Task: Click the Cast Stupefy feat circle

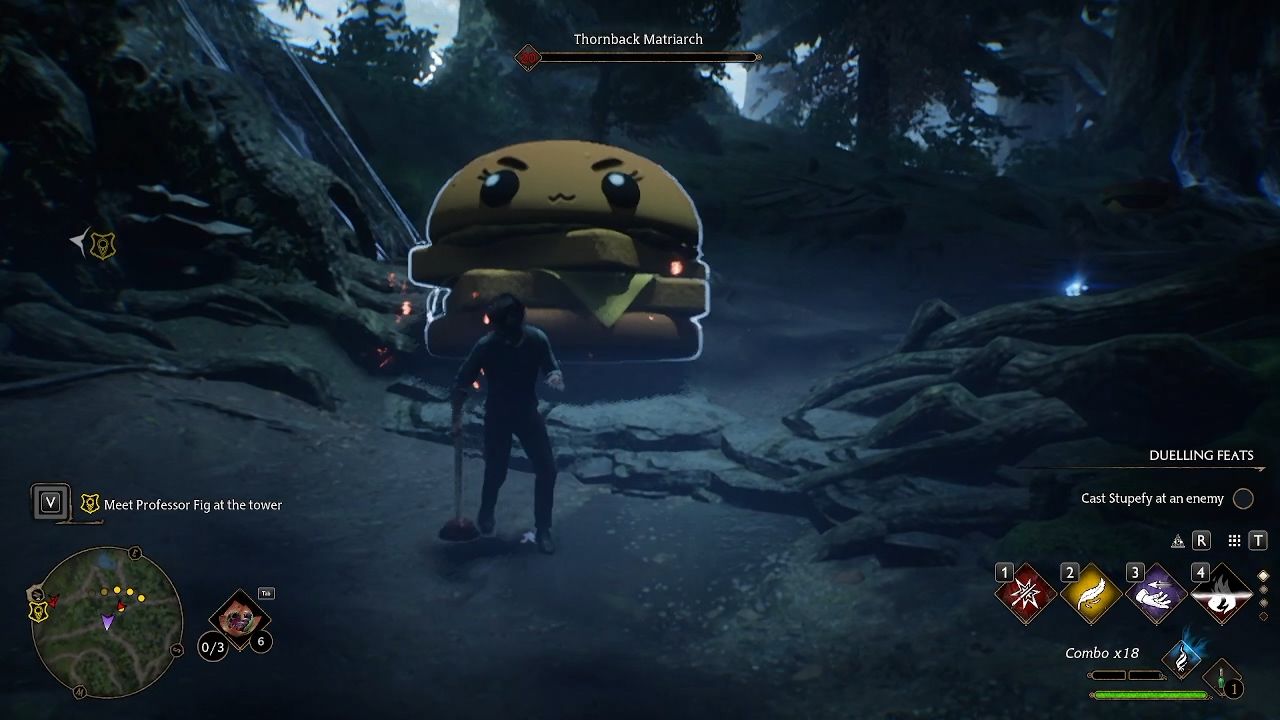Action: [1243, 498]
